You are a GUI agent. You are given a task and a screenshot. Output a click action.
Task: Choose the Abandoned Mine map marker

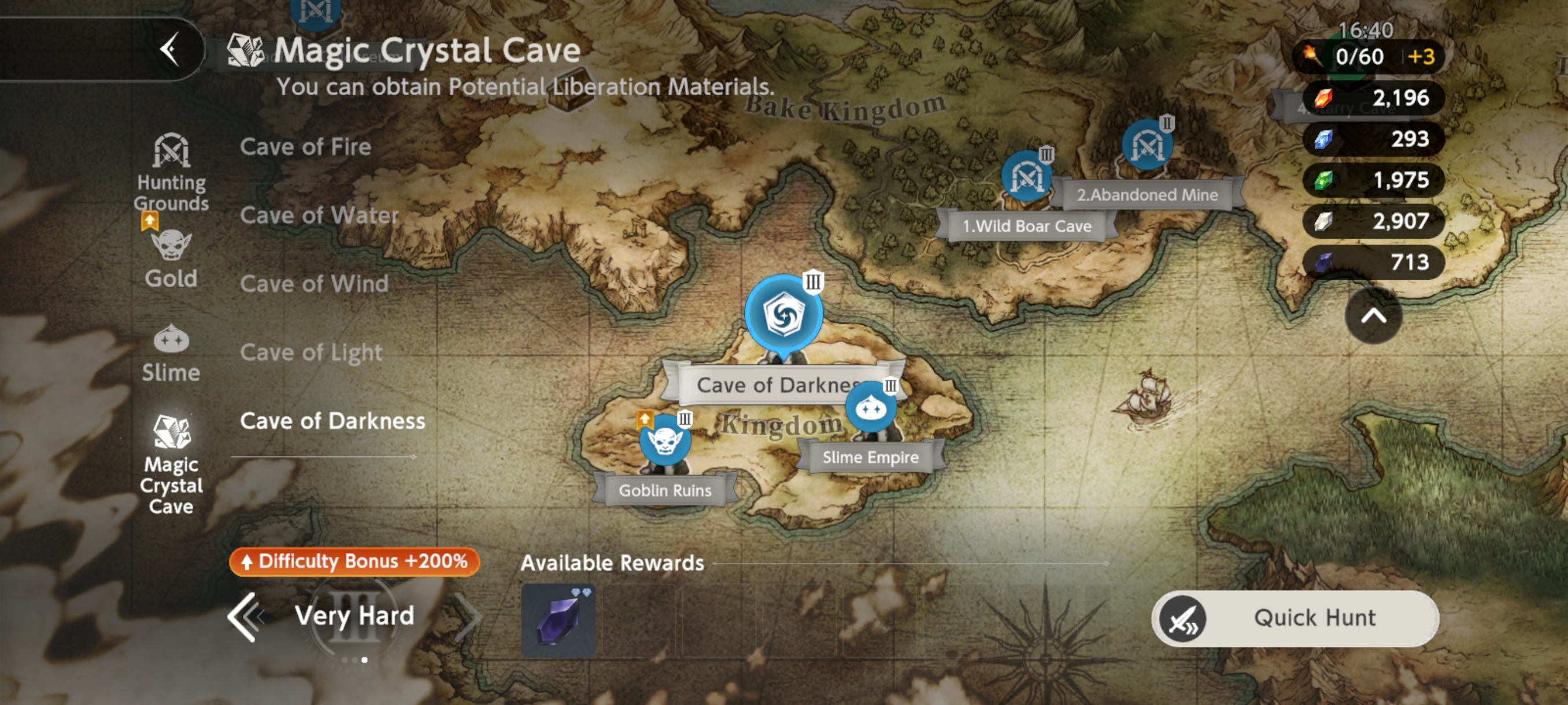click(x=1147, y=146)
